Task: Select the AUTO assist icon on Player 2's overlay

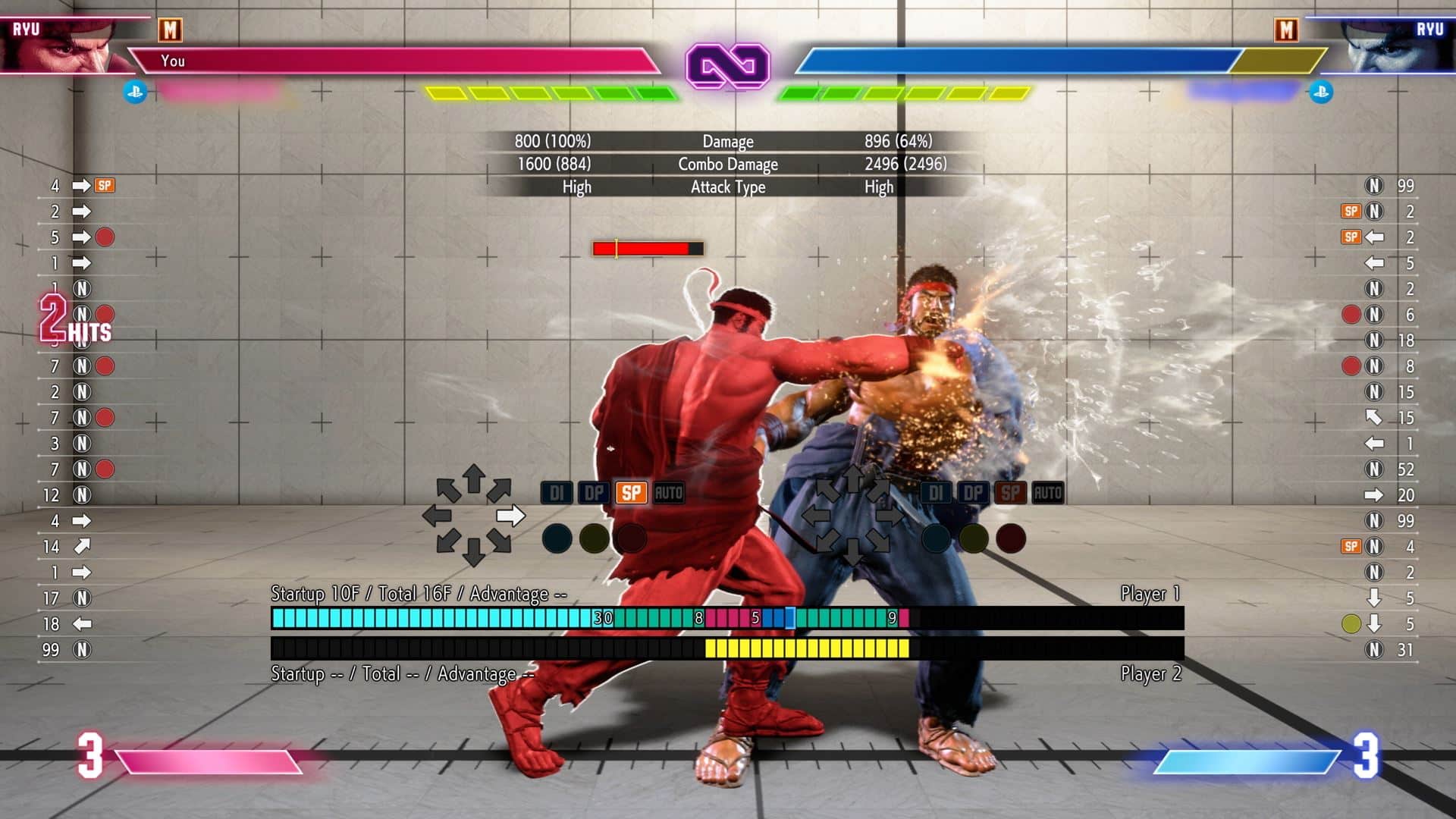Action: pos(1046,492)
